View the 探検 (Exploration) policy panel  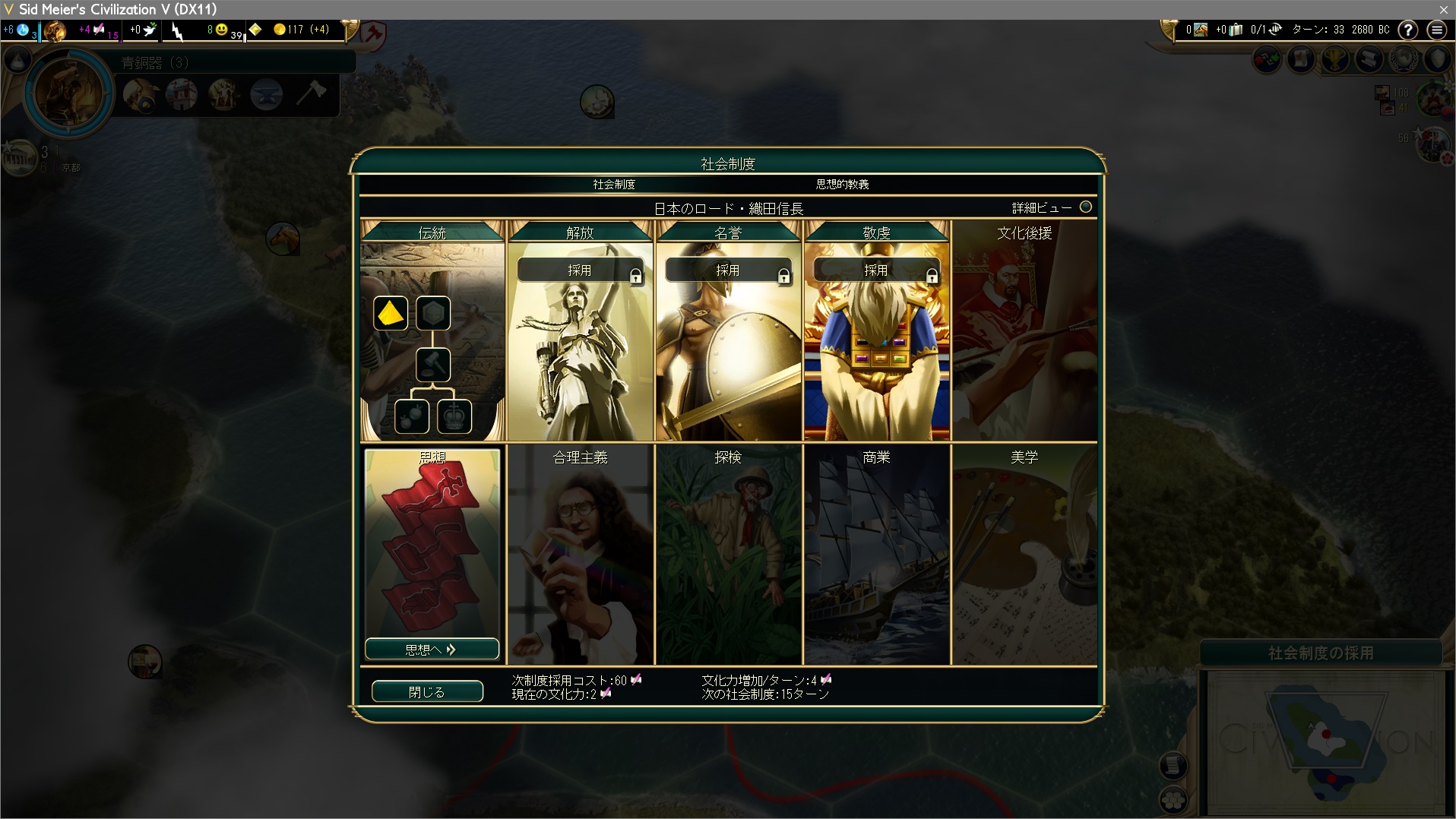coord(727,555)
